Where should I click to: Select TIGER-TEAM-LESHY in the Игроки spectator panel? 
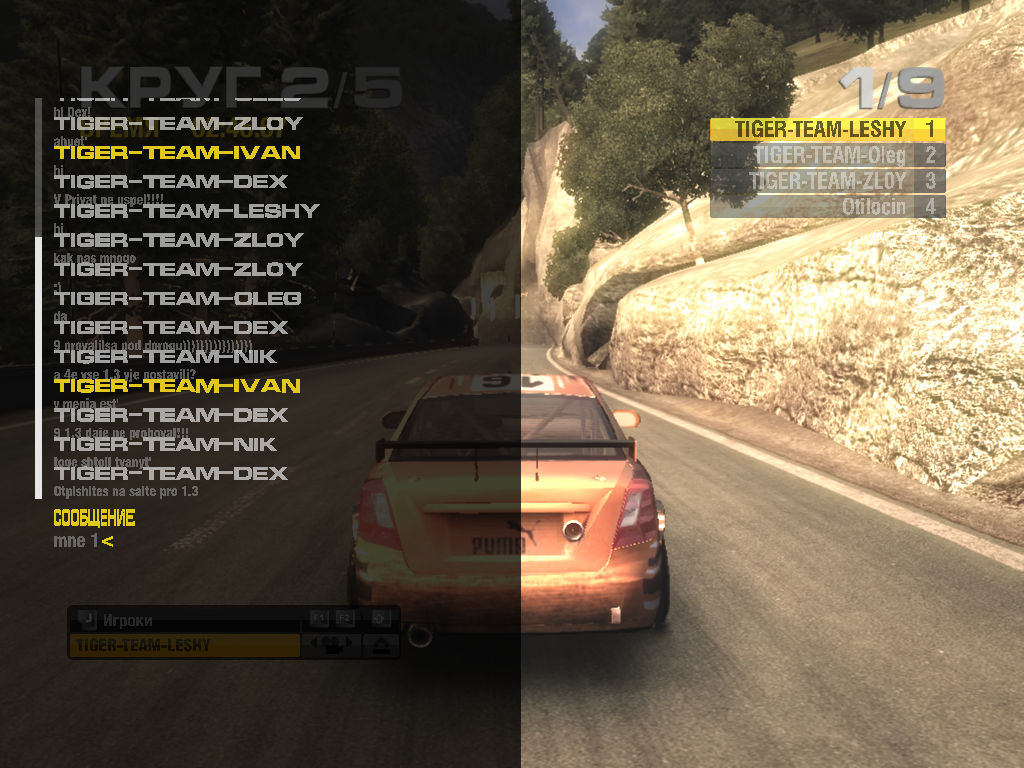184,646
